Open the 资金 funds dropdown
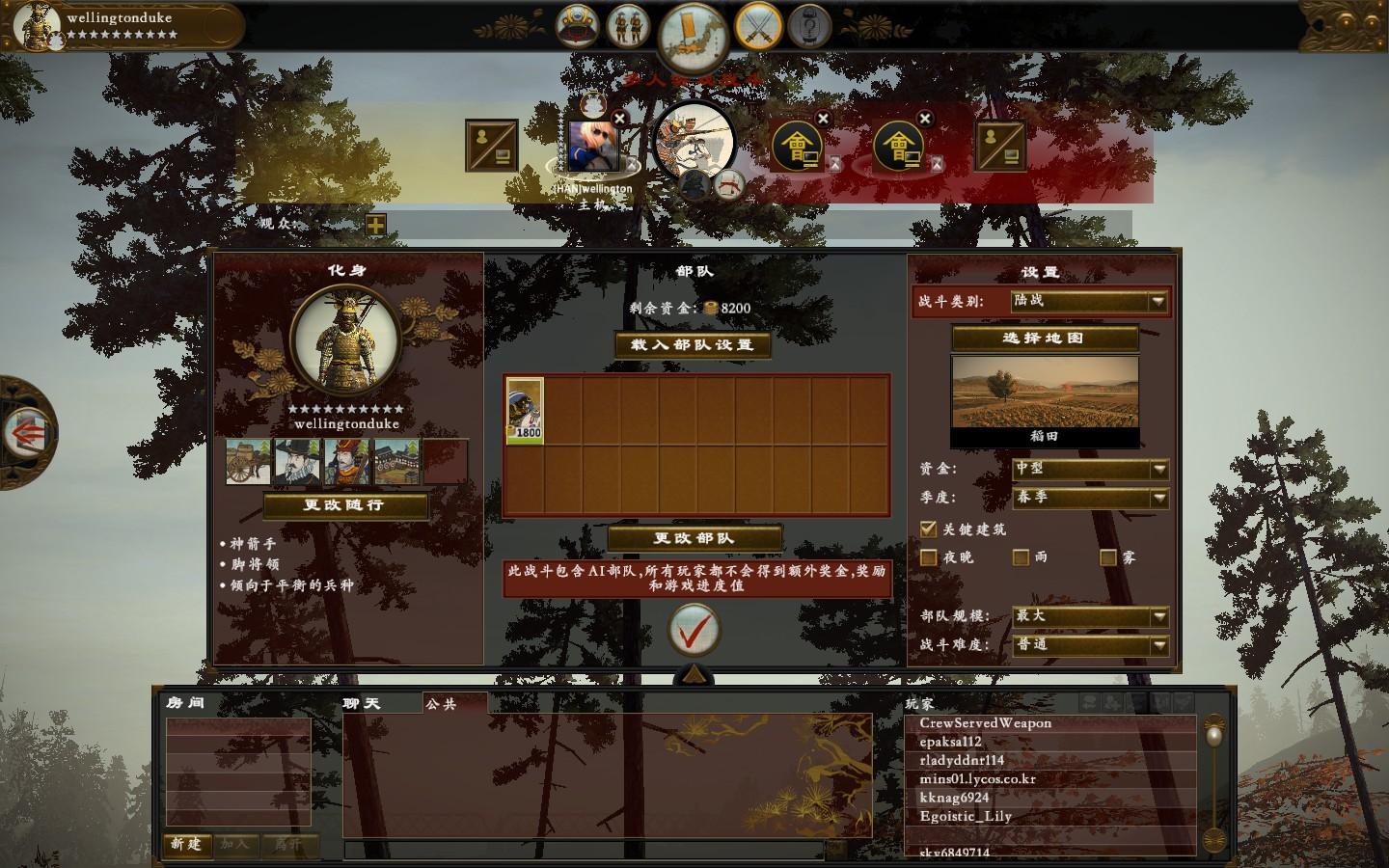Image resolution: width=1389 pixels, height=868 pixels. coord(1090,469)
